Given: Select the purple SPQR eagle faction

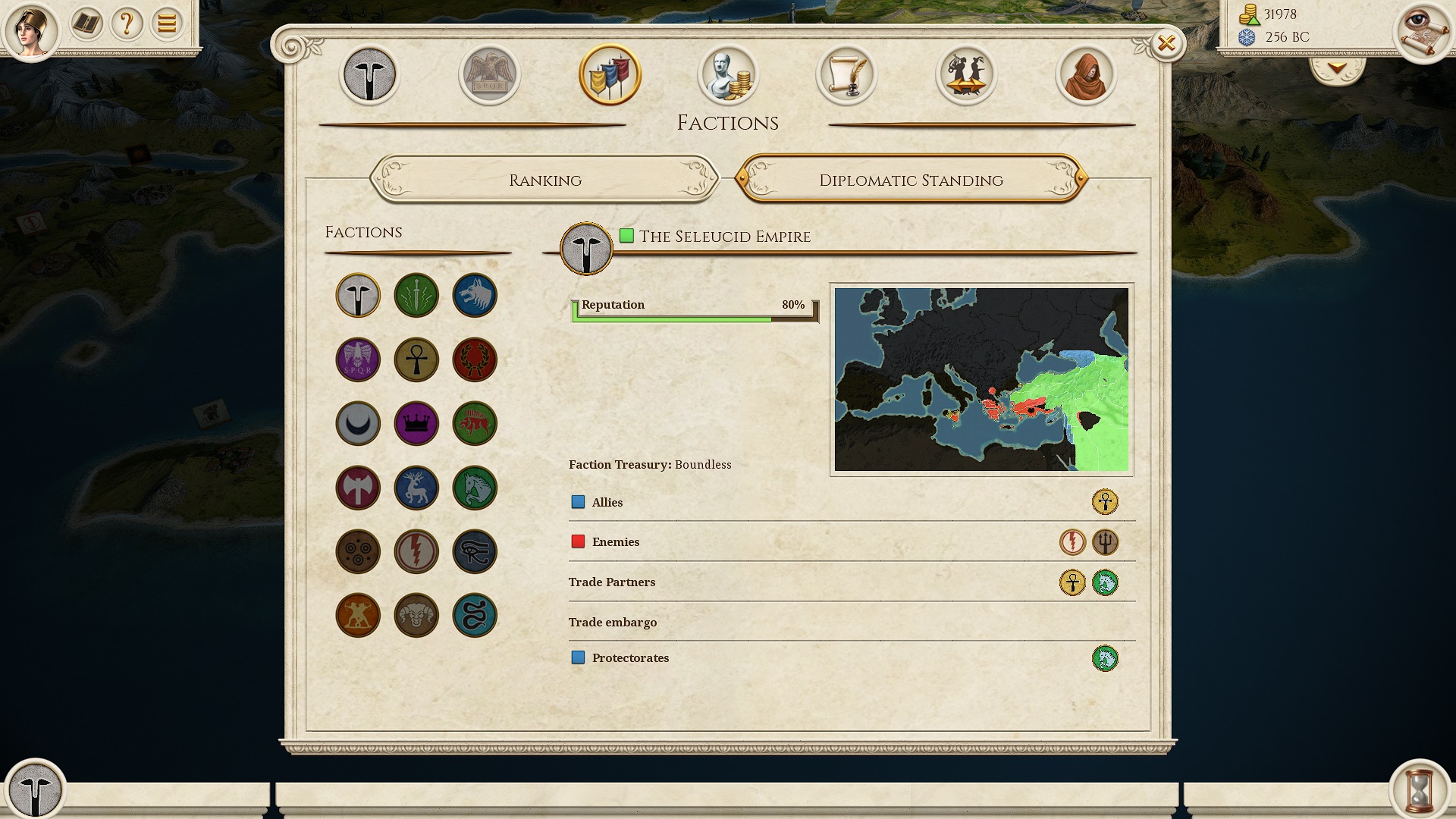Looking at the screenshot, I should [358, 359].
